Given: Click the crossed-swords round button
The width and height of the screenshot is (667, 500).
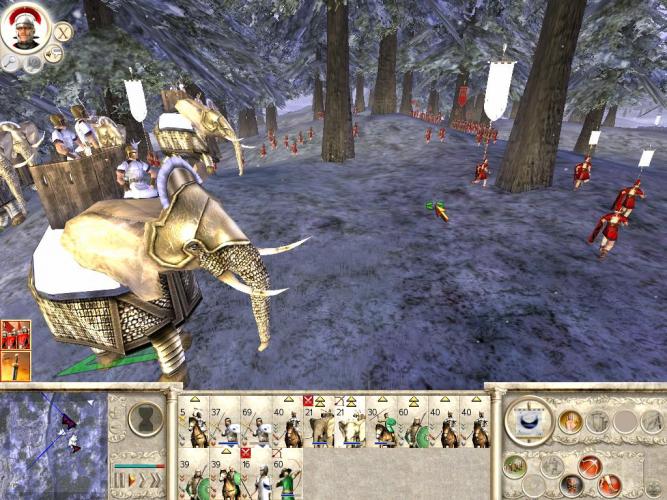Looking at the screenshot, I should 63,30.
